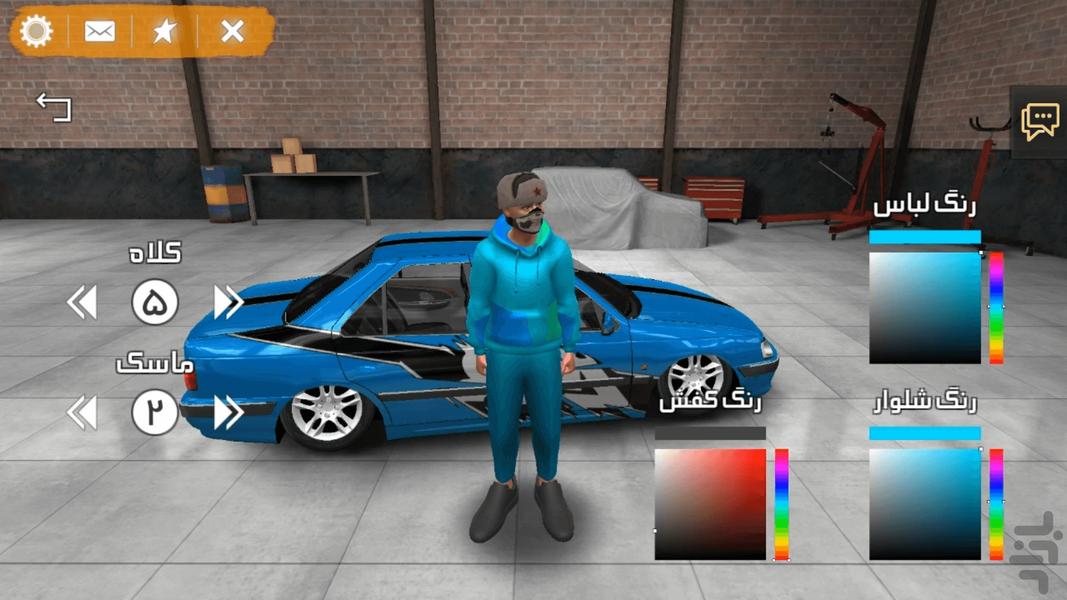Open the chat bubble panel
1067x600 pixels.
tap(1040, 122)
